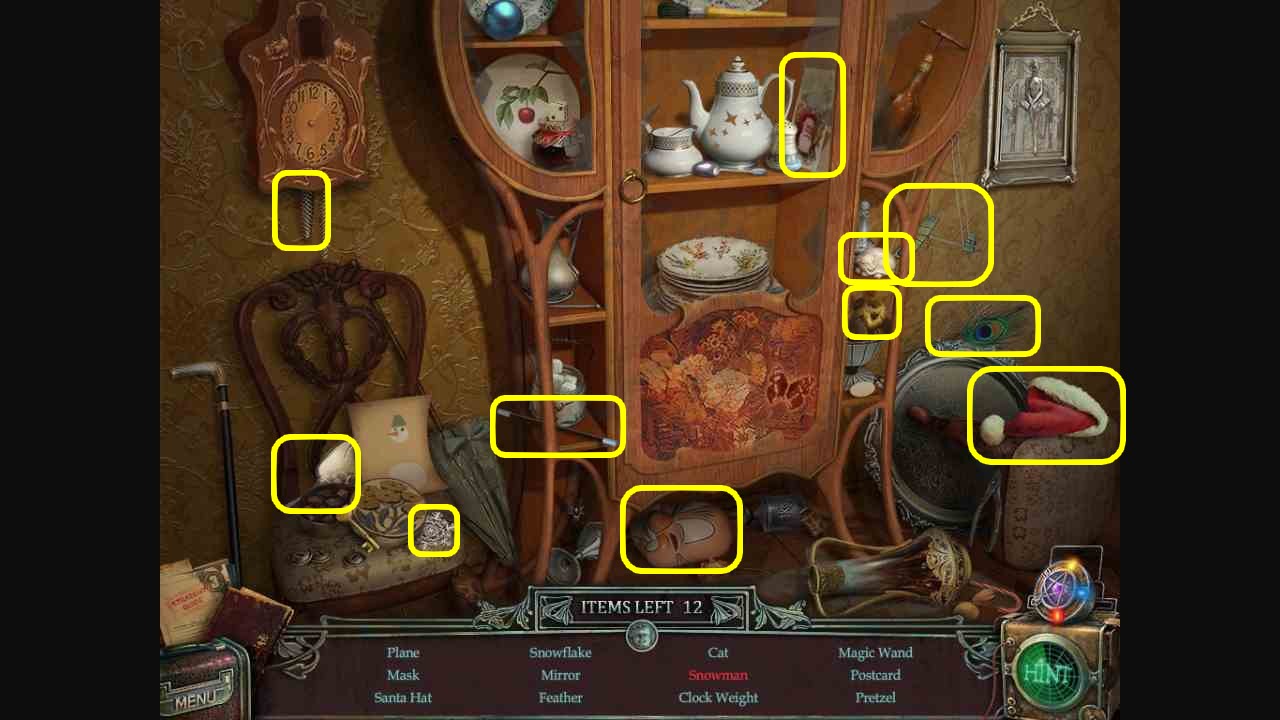The height and width of the screenshot is (720, 1280).
Task: Select Cat from the objects list
Action: point(717,652)
